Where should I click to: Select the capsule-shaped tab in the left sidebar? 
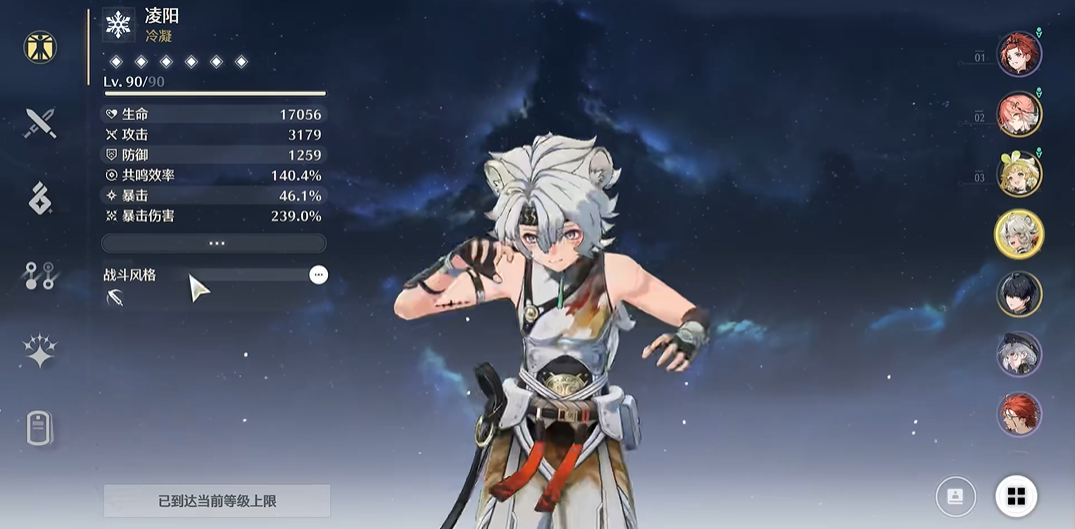click(40, 428)
